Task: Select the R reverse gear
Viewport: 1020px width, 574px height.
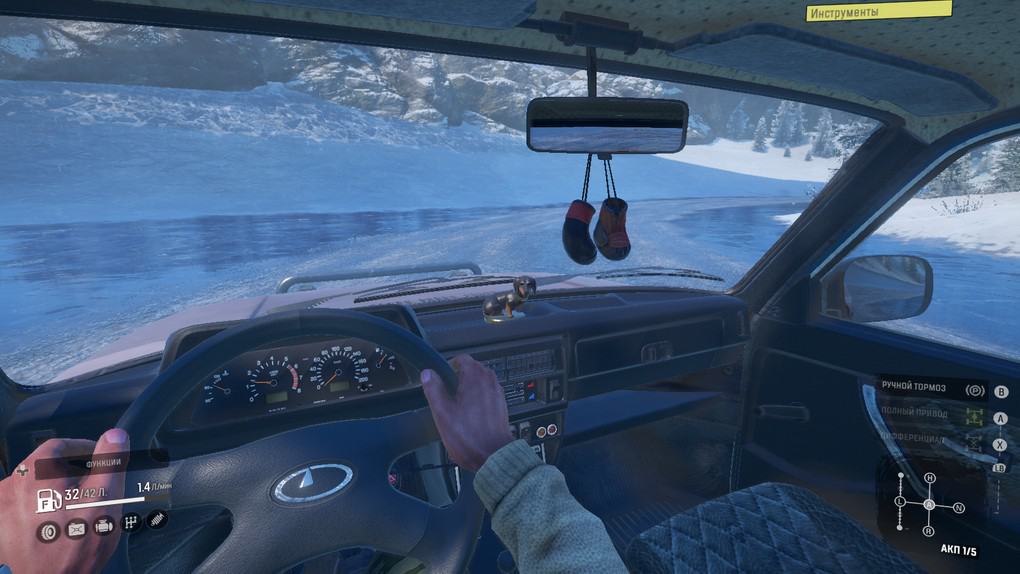Action: point(929,531)
